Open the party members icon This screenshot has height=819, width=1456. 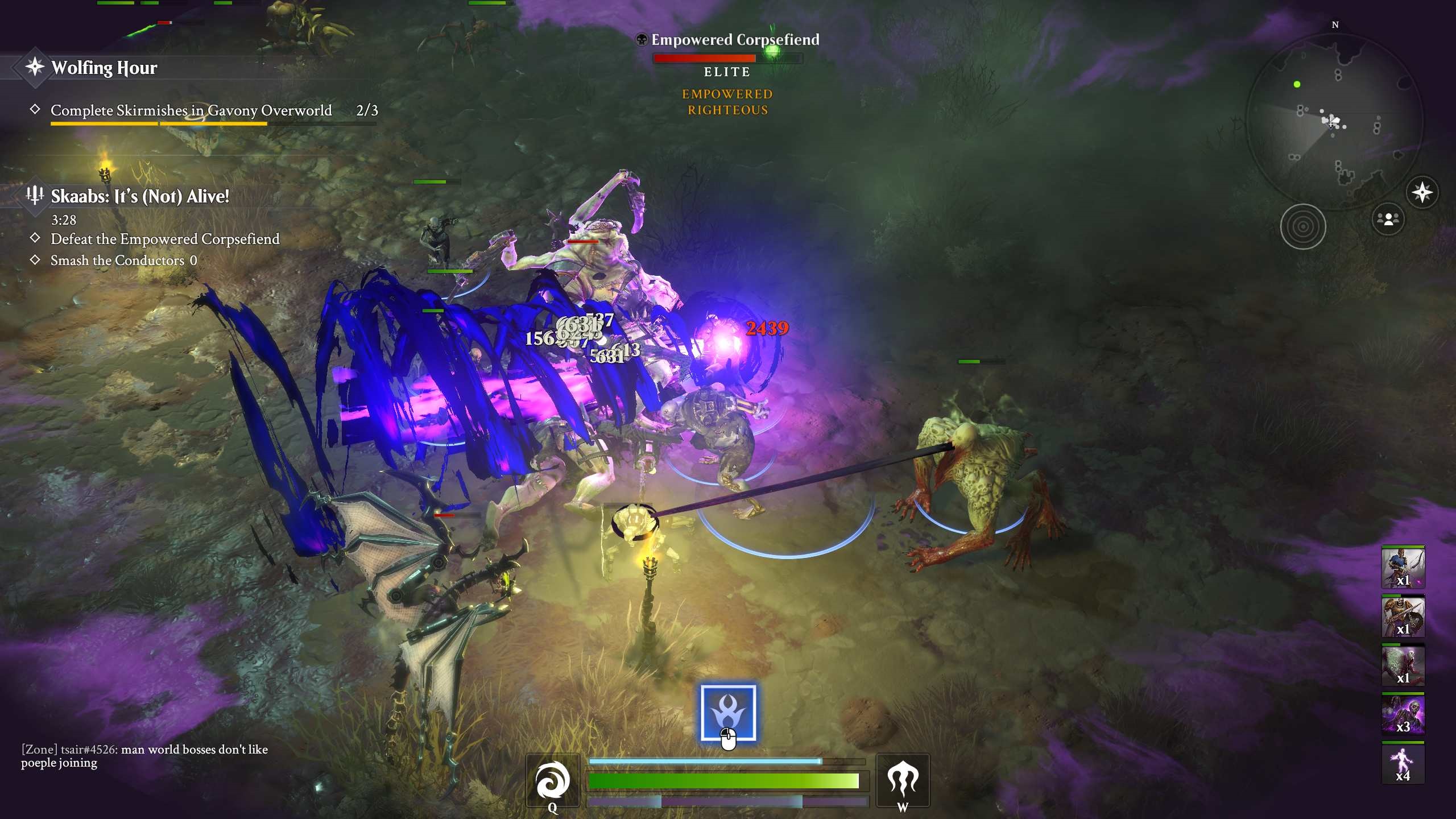[1388, 219]
